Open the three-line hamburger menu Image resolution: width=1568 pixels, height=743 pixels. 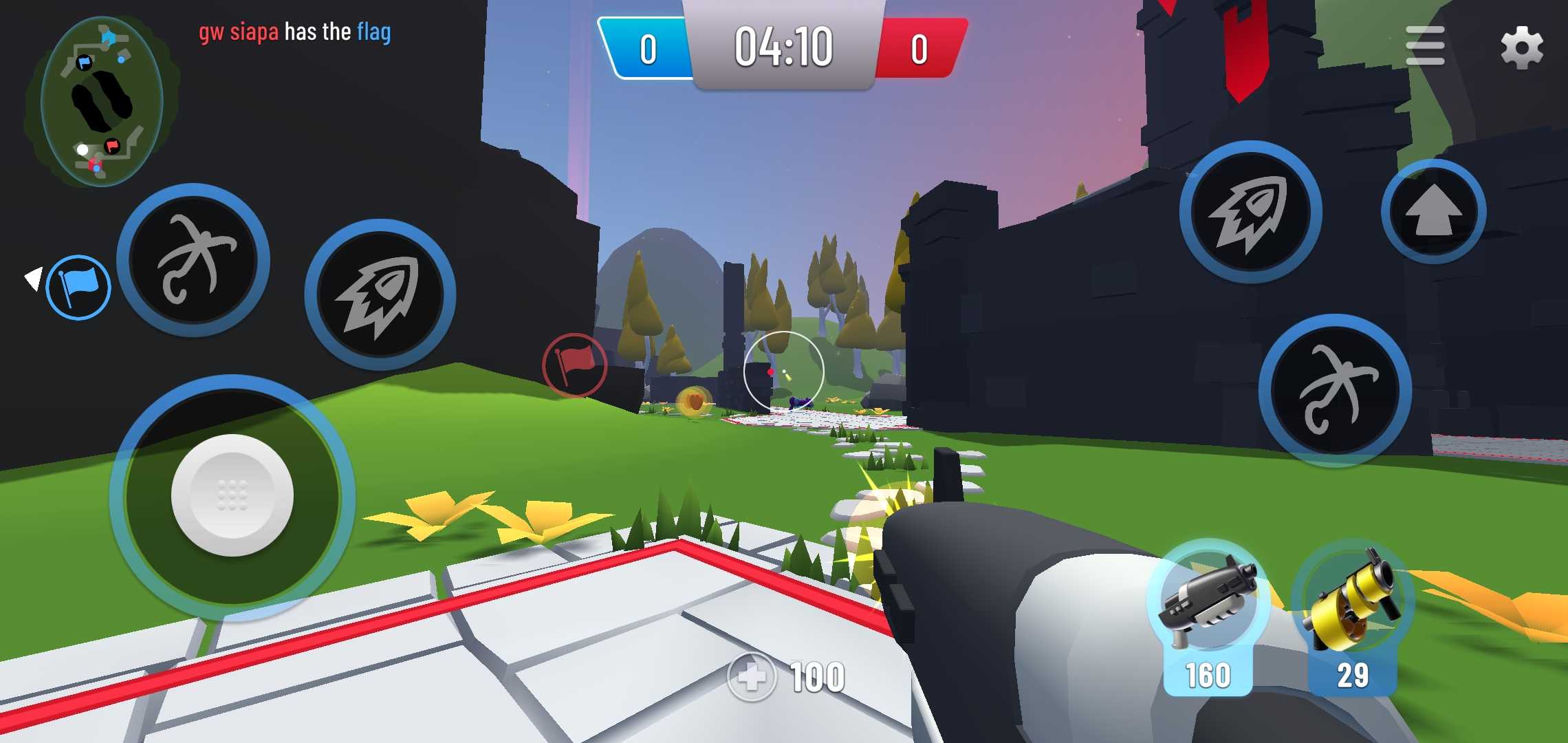tap(1425, 46)
